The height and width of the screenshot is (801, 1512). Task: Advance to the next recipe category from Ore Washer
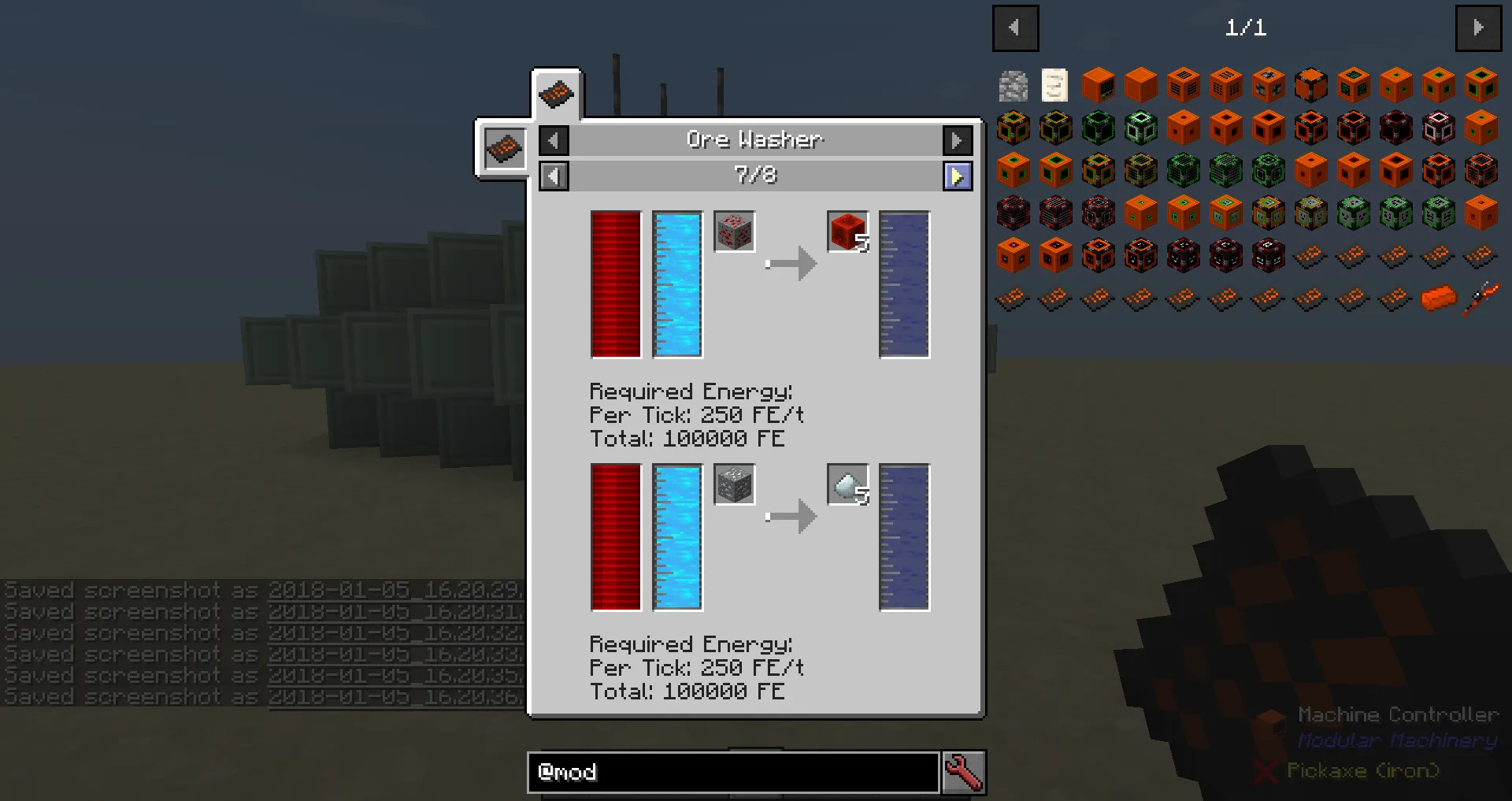pyautogui.click(x=957, y=140)
